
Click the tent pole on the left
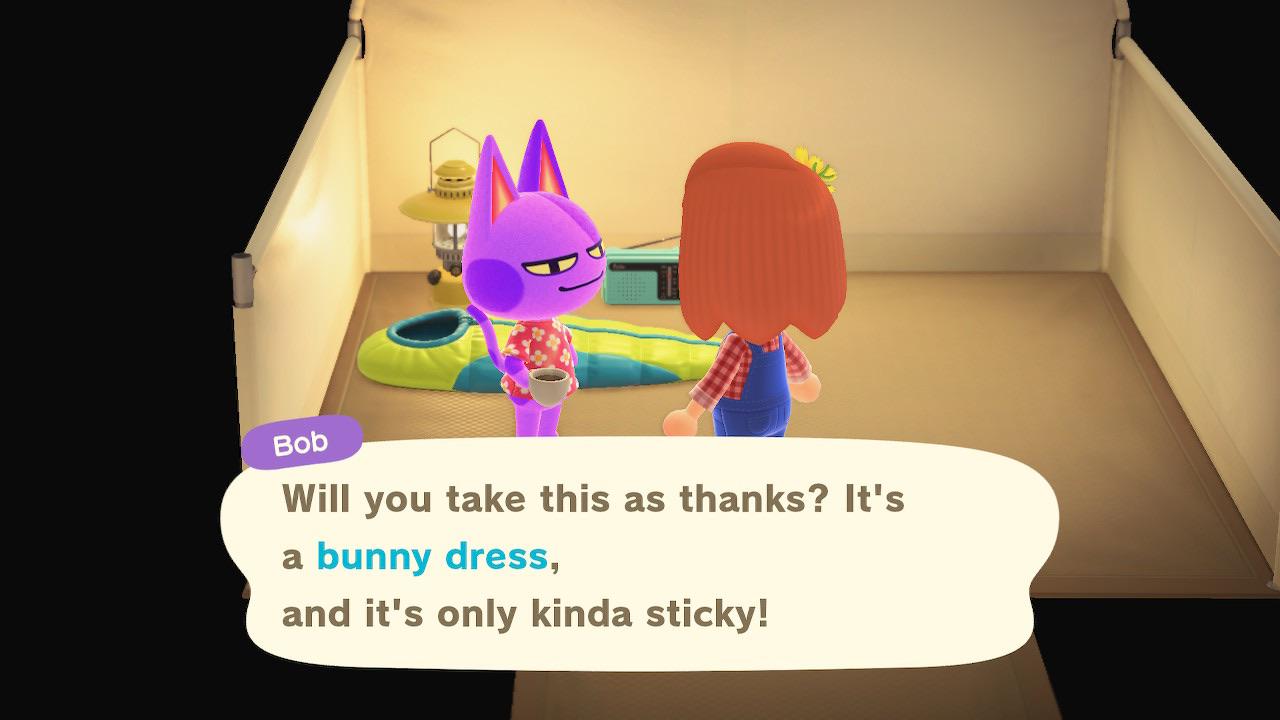click(245, 280)
